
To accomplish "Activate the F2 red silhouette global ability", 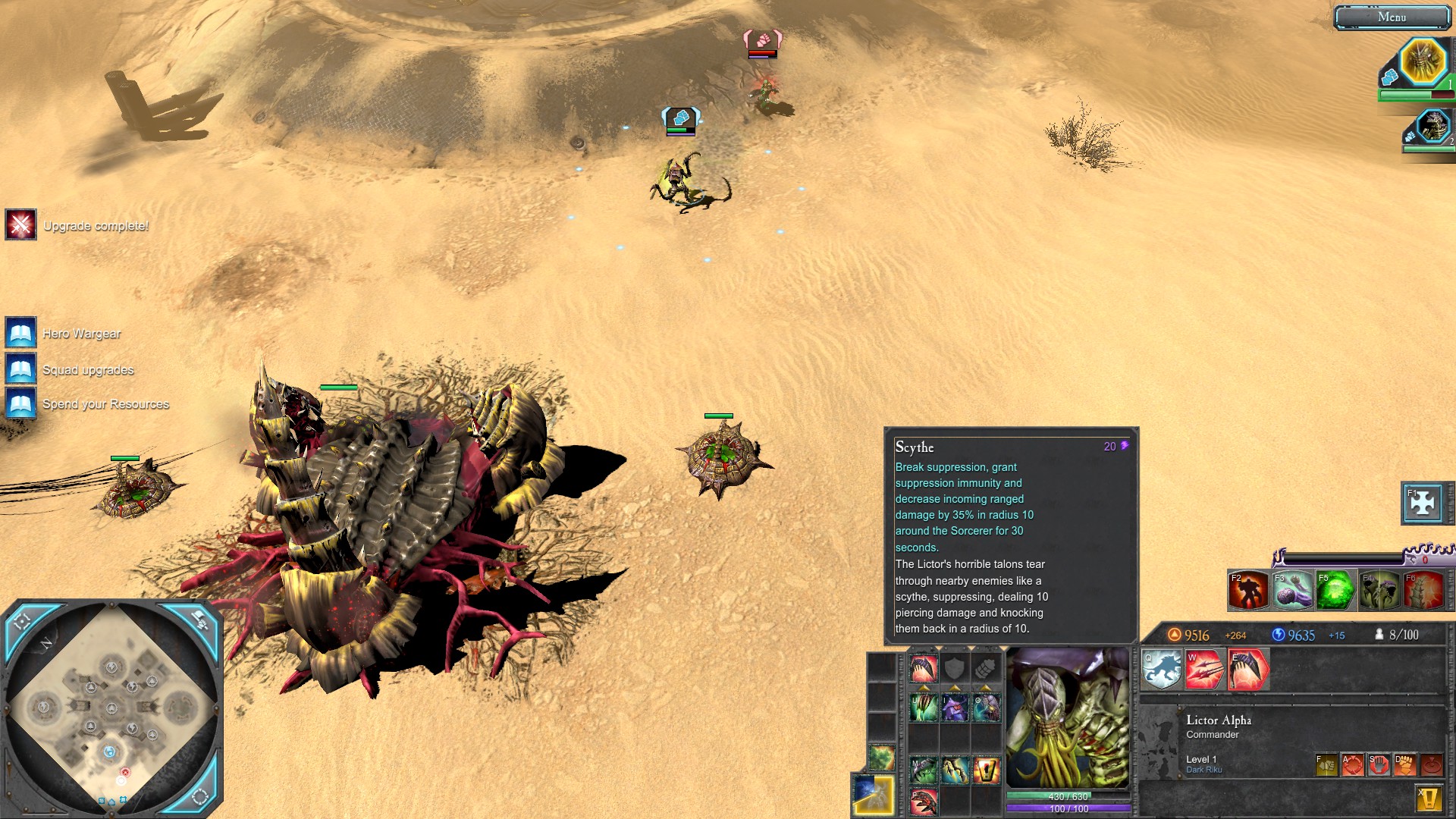I will (1248, 591).
